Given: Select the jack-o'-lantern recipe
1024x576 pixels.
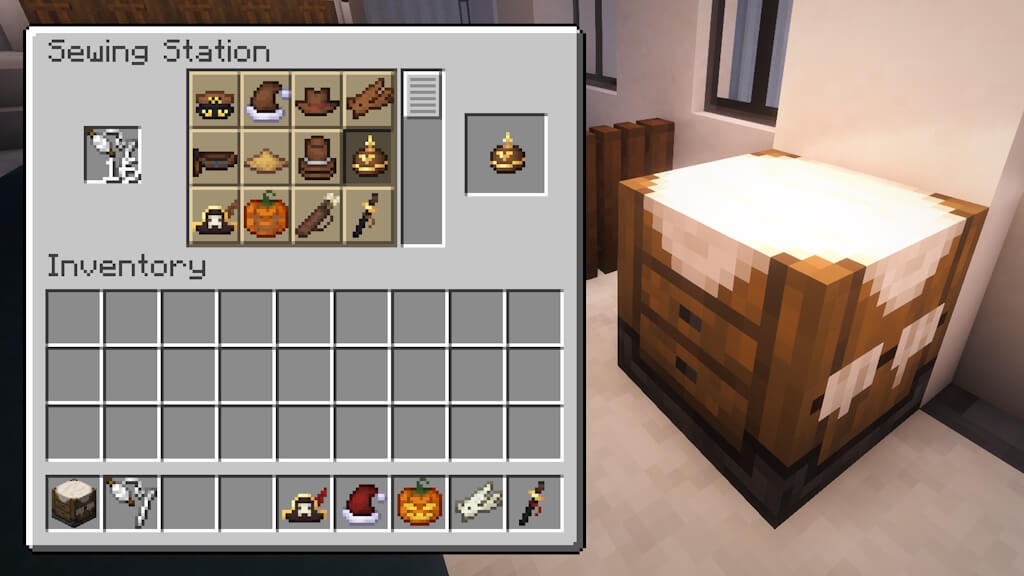Looking at the screenshot, I should tap(266, 216).
